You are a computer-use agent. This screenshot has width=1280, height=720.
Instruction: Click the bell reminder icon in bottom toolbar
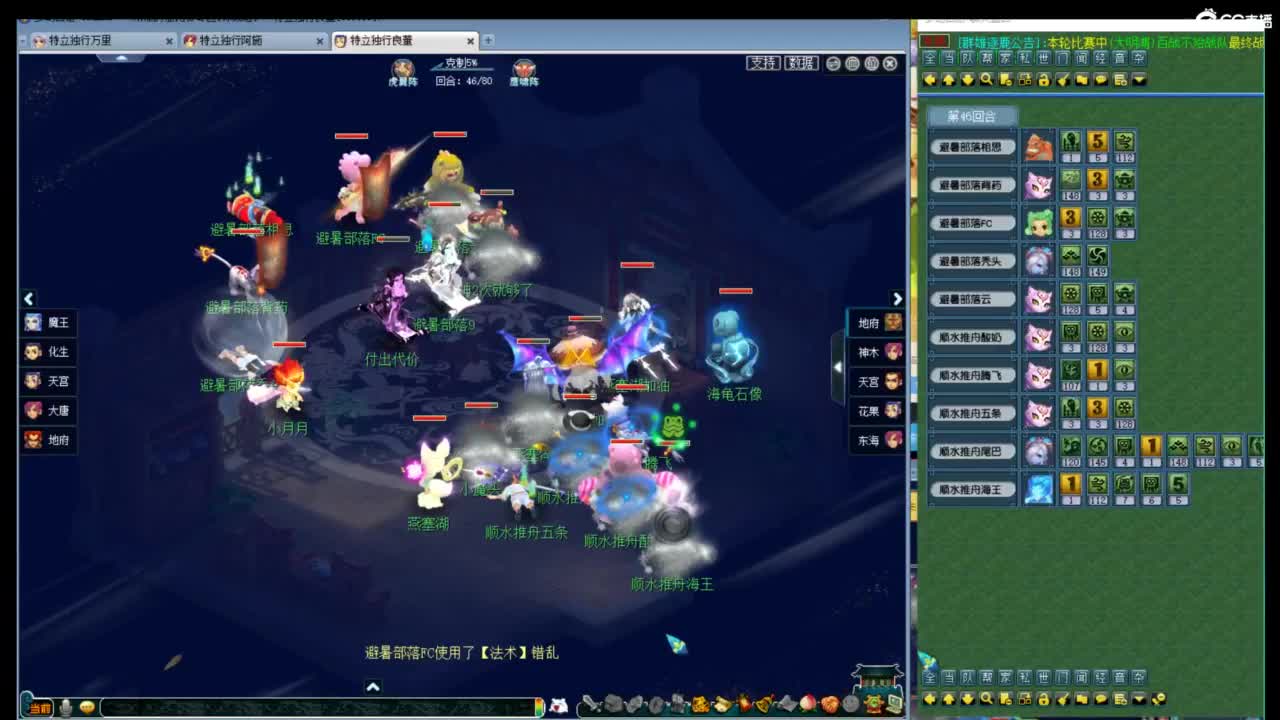coord(762,704)
